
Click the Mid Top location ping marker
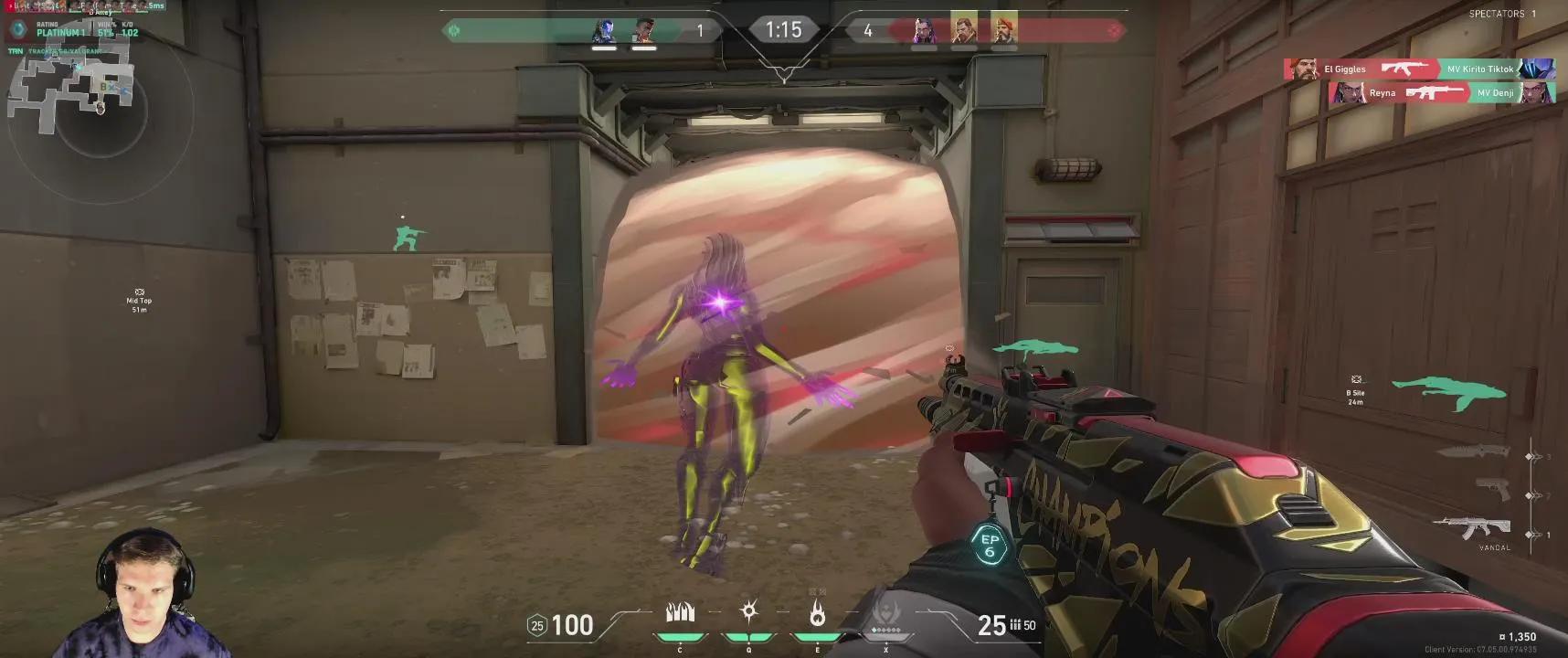tap(139, 300)
